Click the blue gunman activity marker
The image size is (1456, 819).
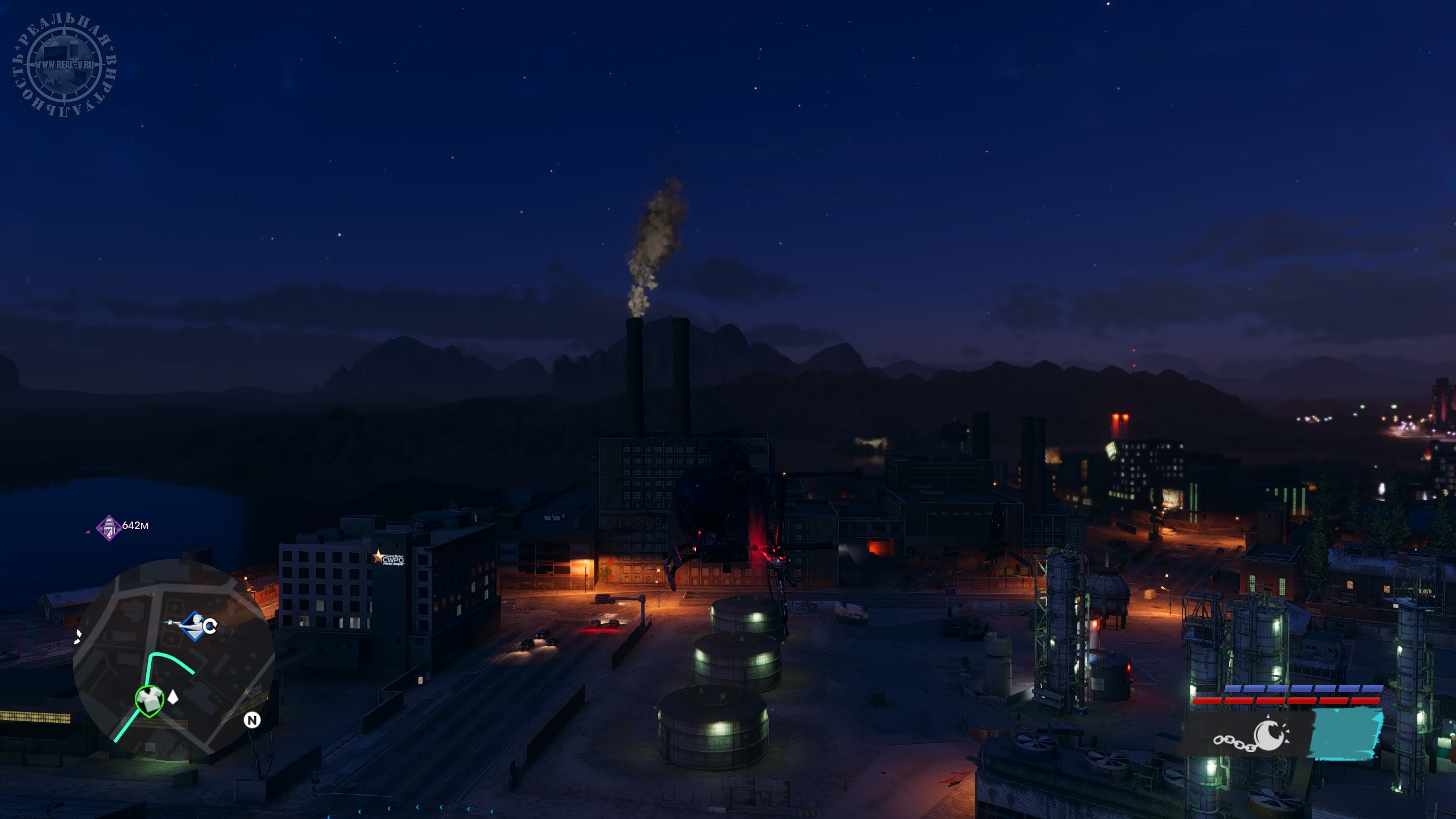[194, 626]
